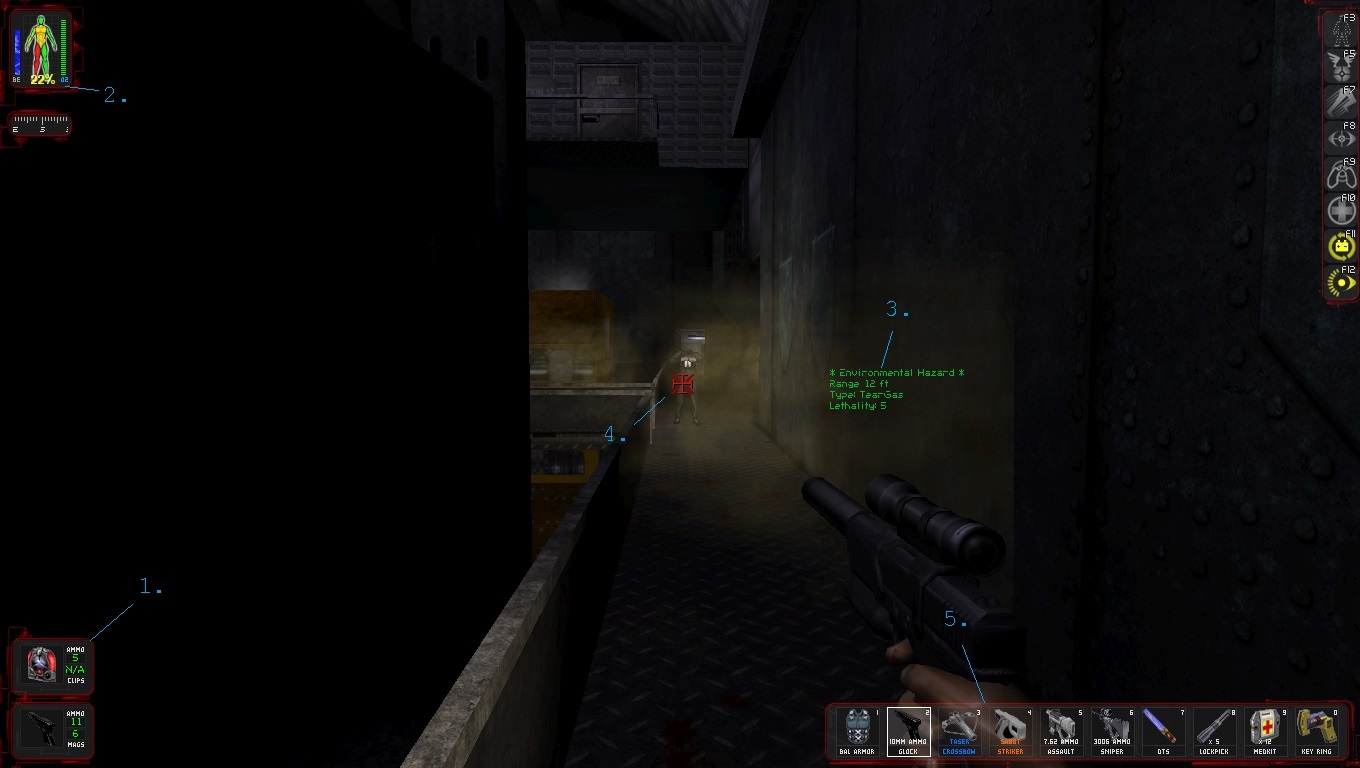Select the Sabot Striker shotgun
Viewport: 1360px width, 768px height.
[1010, 731]
